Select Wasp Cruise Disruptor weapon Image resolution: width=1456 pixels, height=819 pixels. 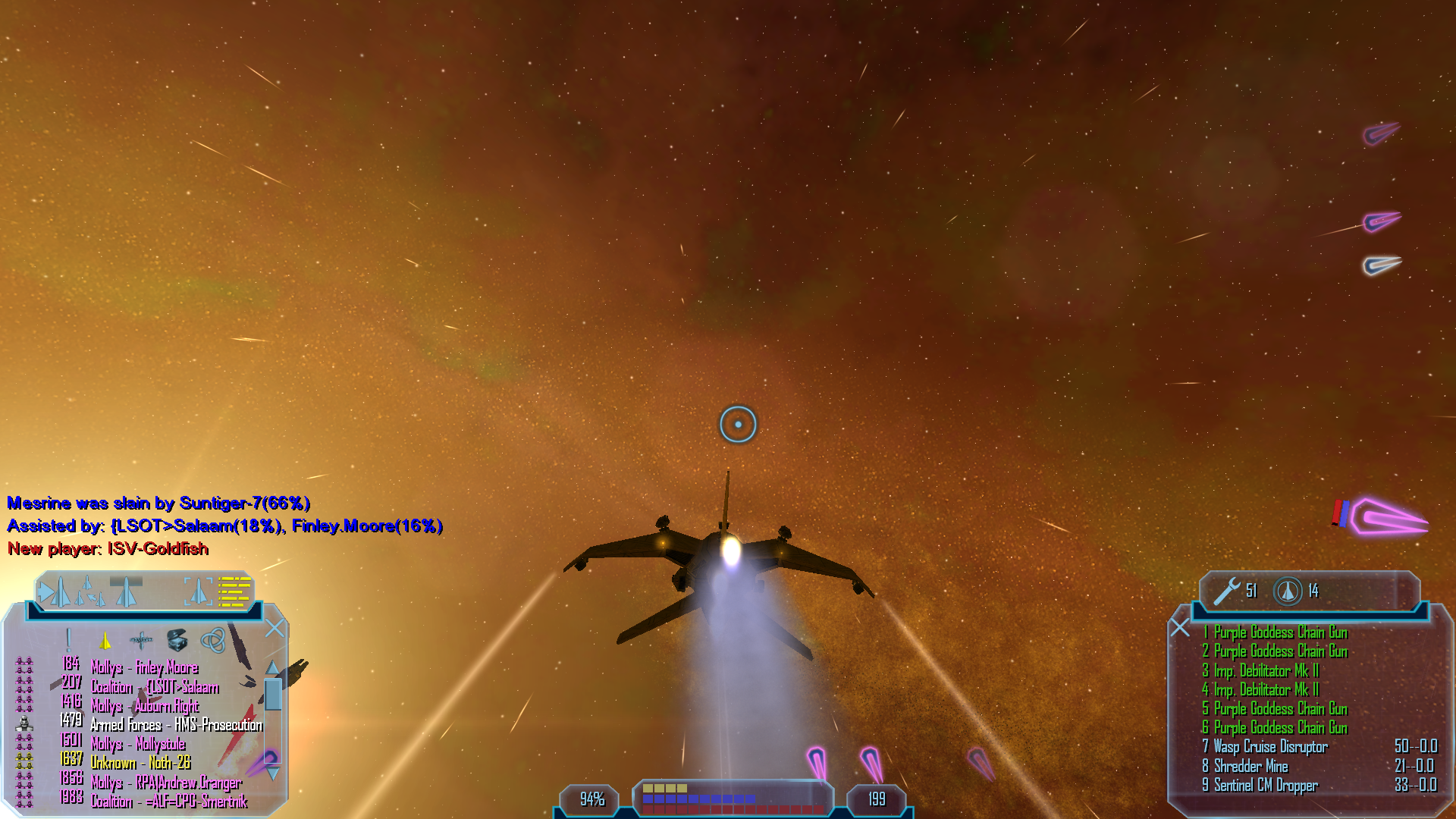pos(1270,747)
